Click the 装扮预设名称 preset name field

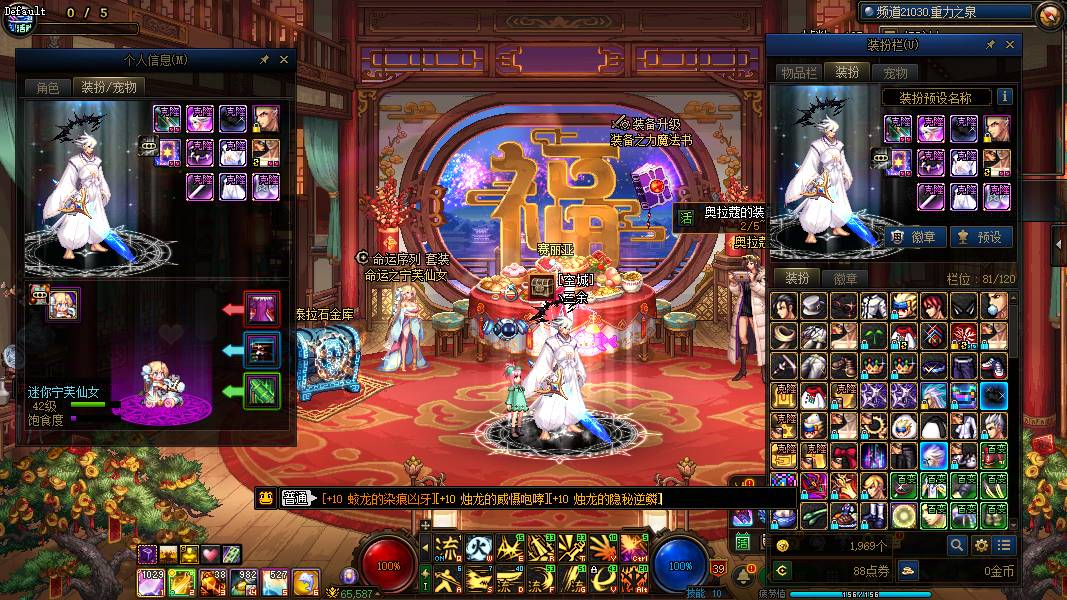[x=936, y=97]
